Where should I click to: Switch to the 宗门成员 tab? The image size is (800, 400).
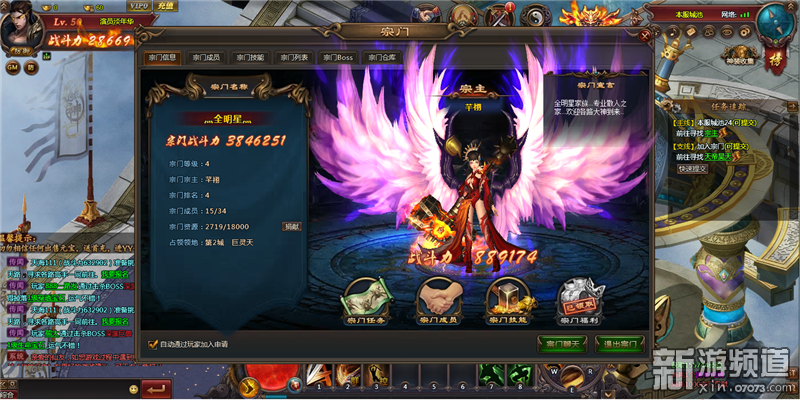coord(207,57)
